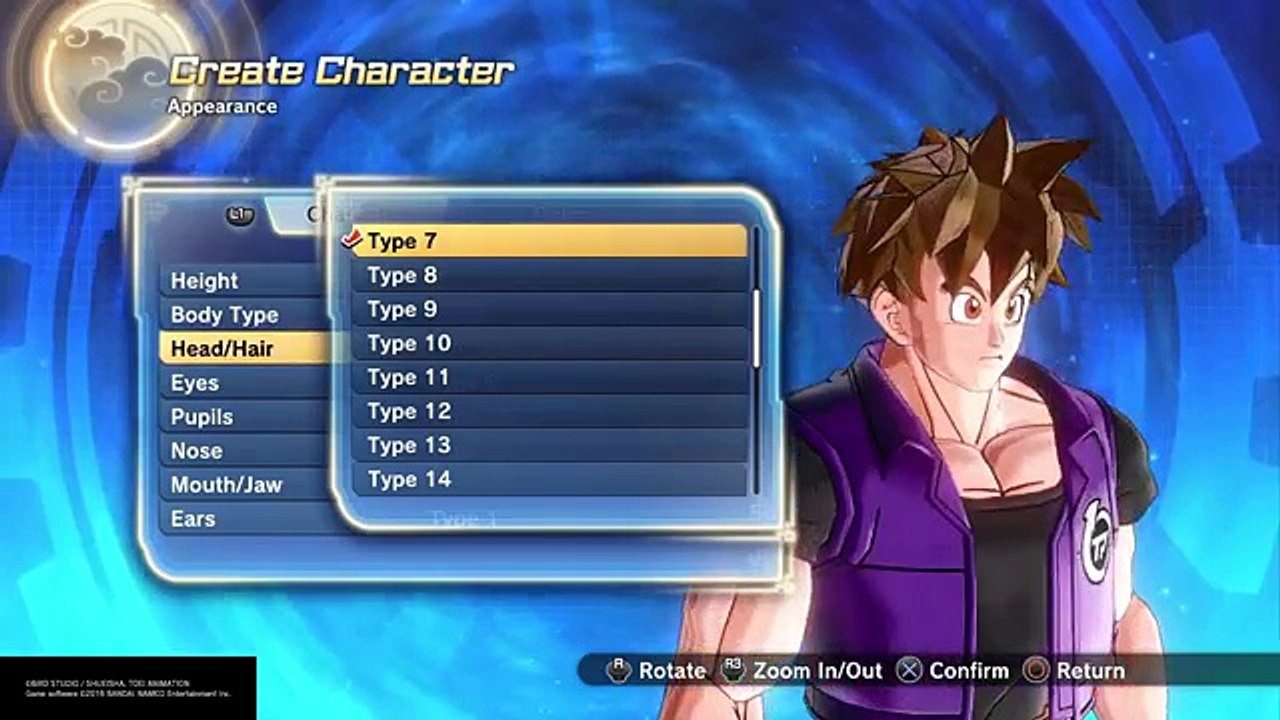This screenshot has height=720, width=1280.
Task: Choose Type 14 hair style
Action: point(548,479)
